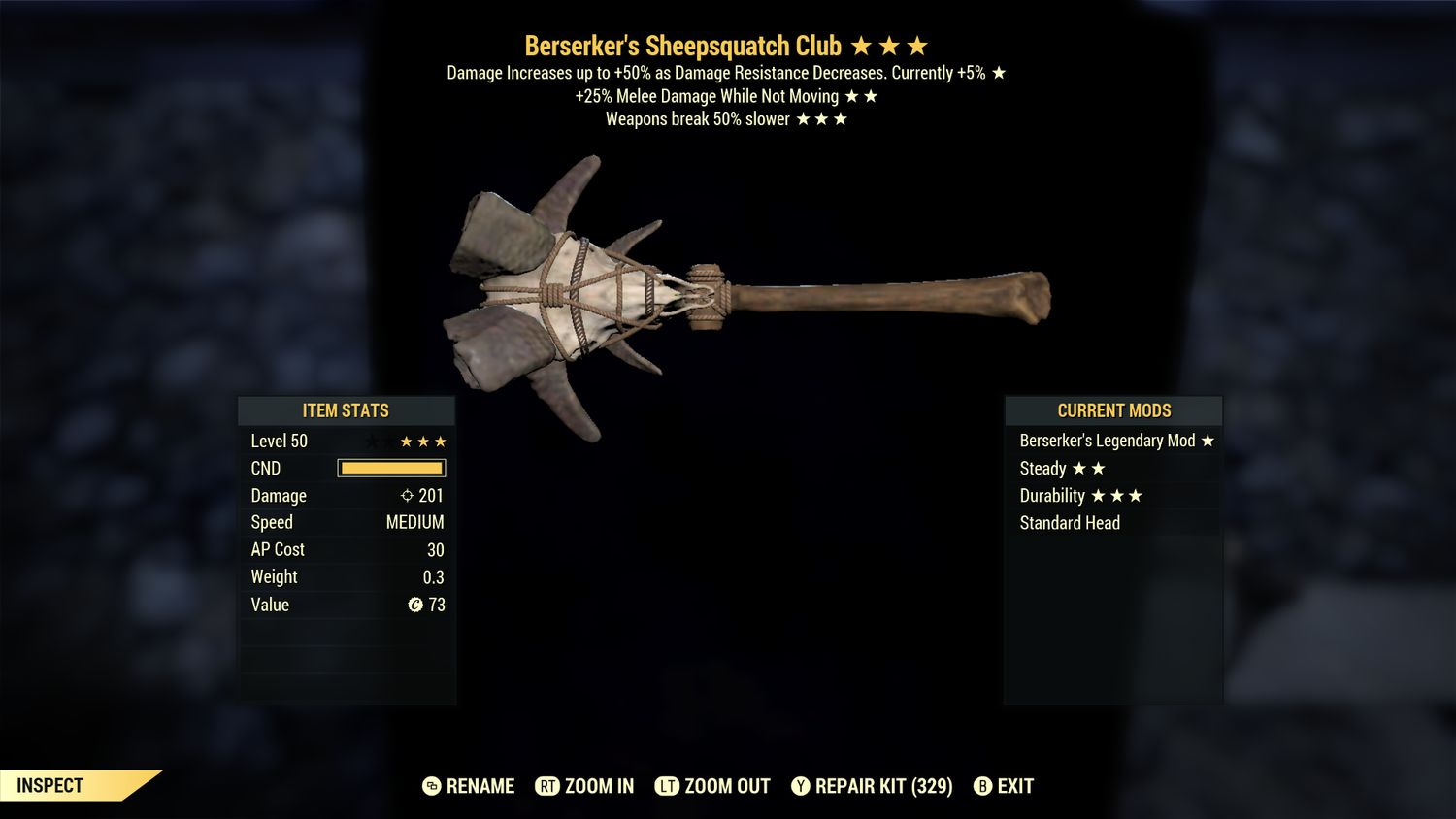1456x819 pixels.
Task: Select the LT Zoom Out control icon
Action: click(667, 786)
